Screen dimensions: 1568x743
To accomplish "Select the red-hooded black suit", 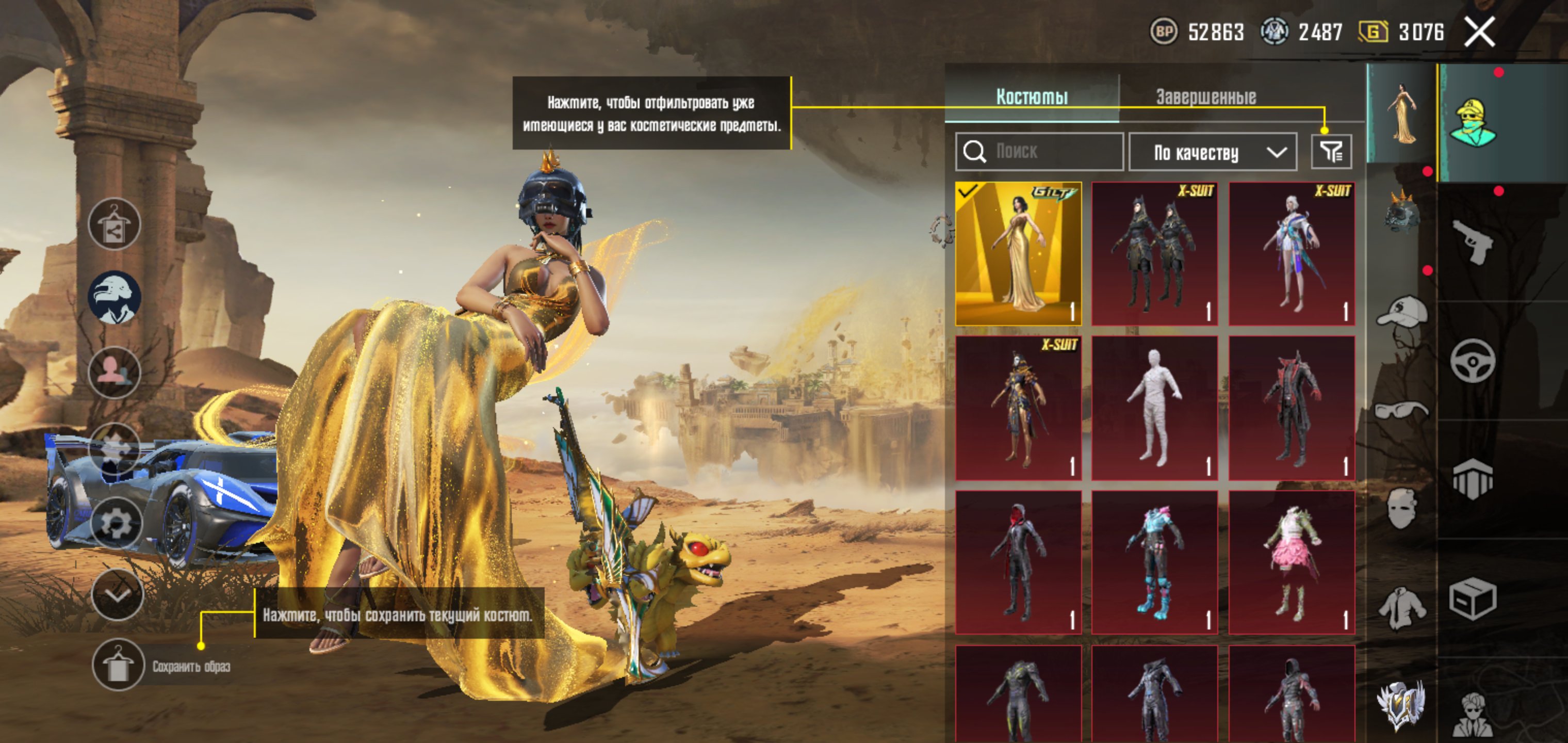I will (1018, 562).
